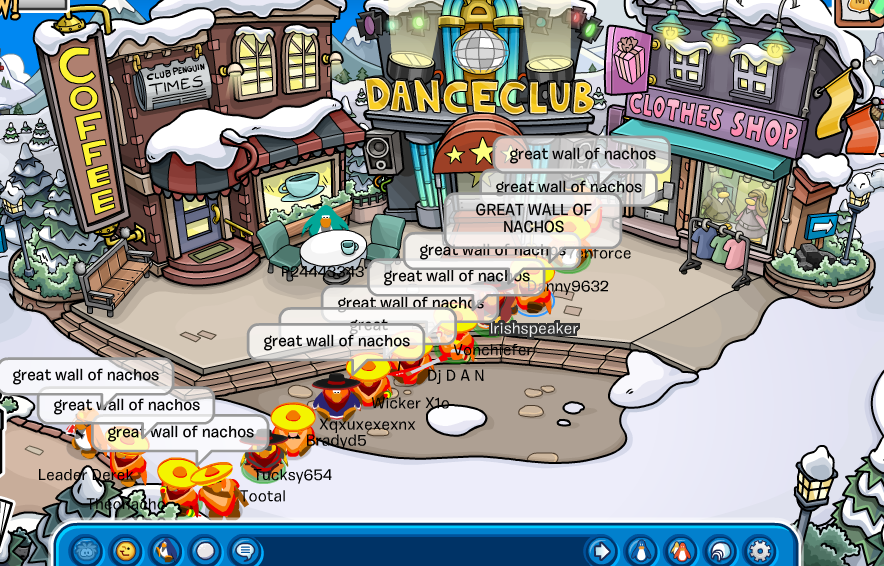
Task: Select the snowball throw button
Action: pyautogui.click(x=205, y=550)
